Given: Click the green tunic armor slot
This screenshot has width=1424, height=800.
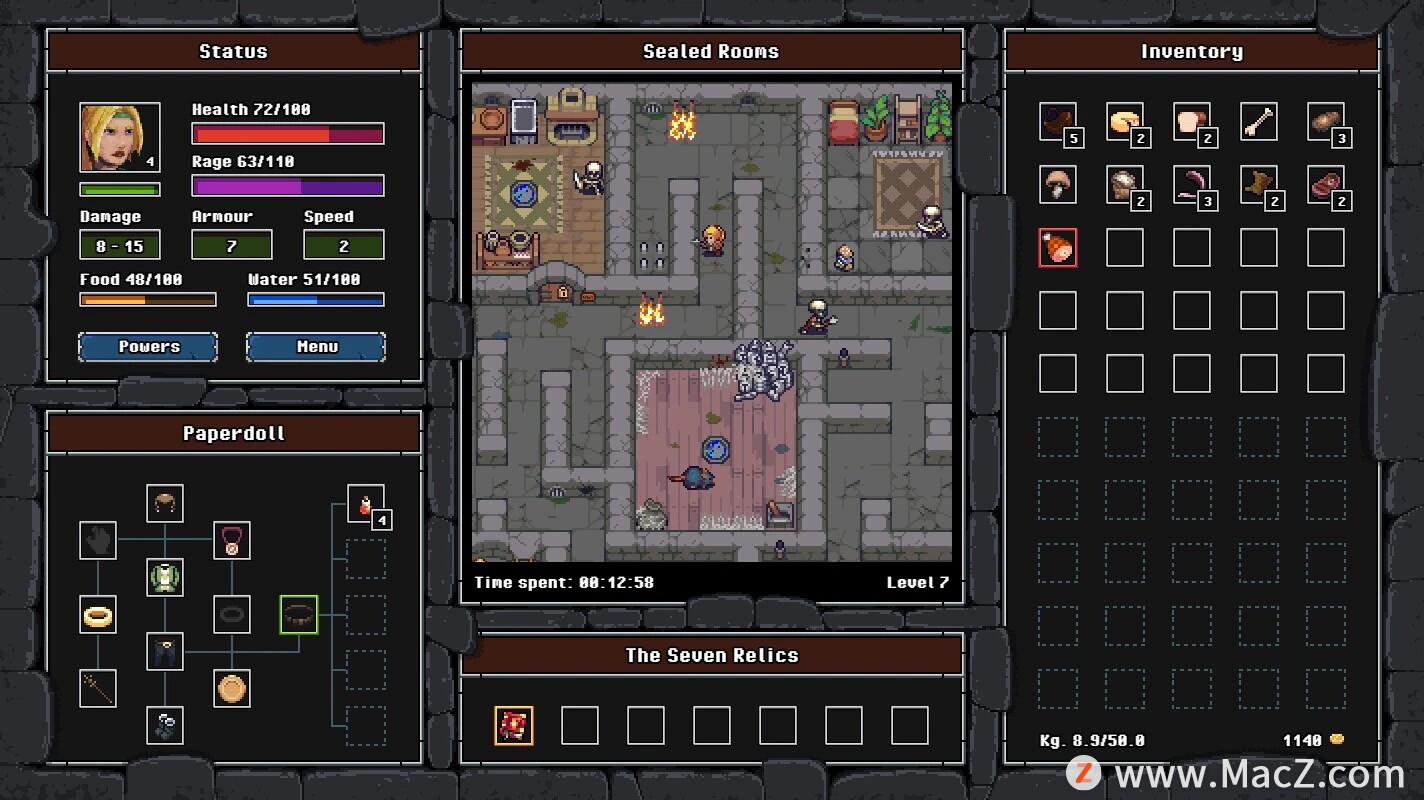Looking at the screenshot, I should coord(165,577).
